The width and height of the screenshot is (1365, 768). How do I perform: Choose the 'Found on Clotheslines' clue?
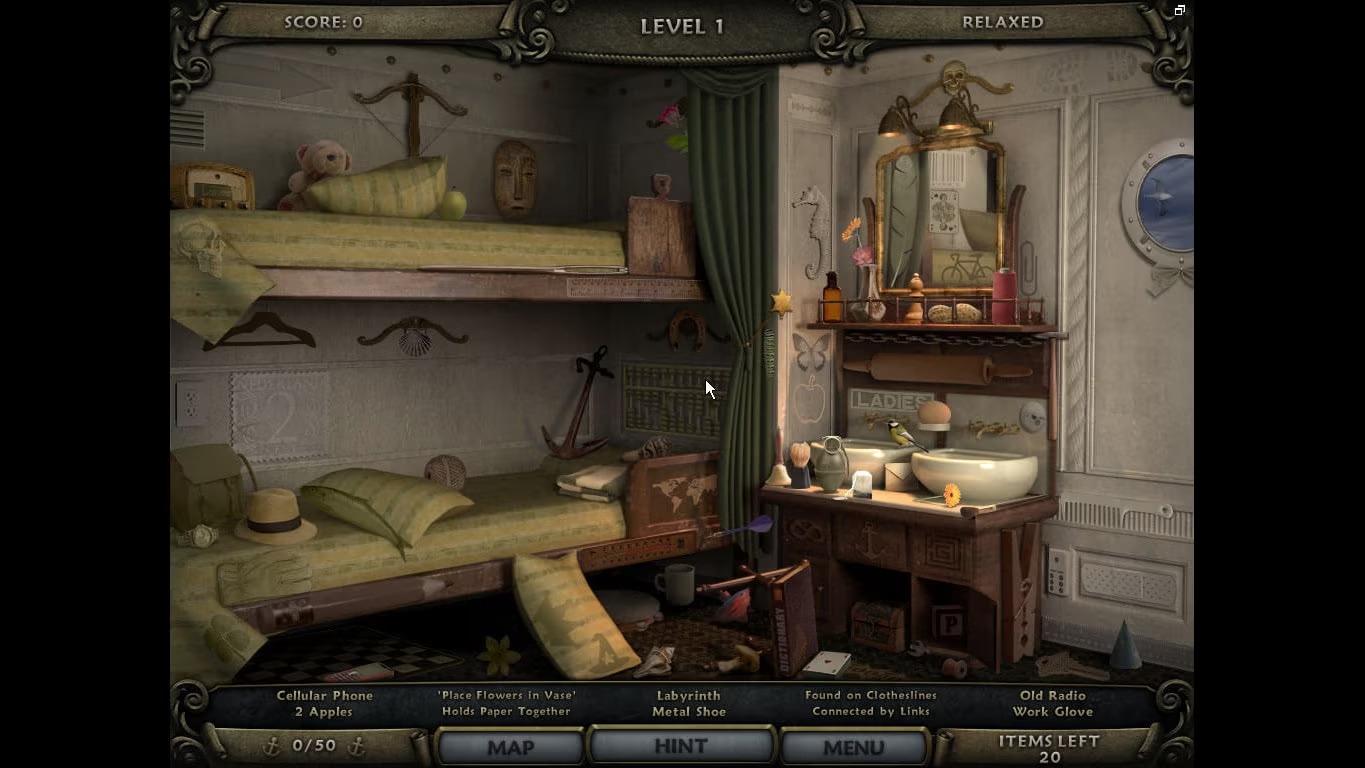click(871, 695)
